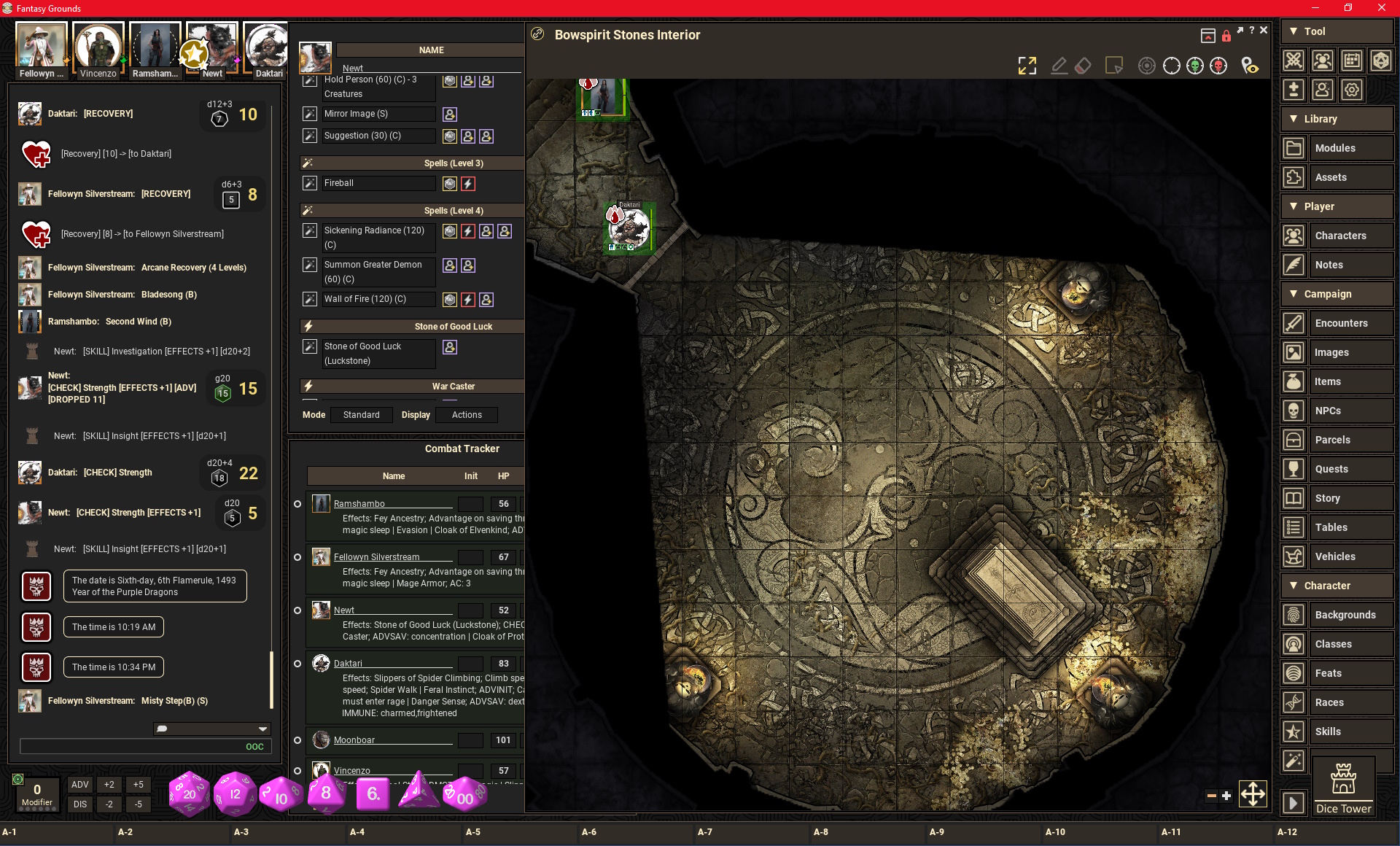The width and height of the screenshot is (1400, 846).
Task: Open the Fireball spell entry
Action: (339, 183)
